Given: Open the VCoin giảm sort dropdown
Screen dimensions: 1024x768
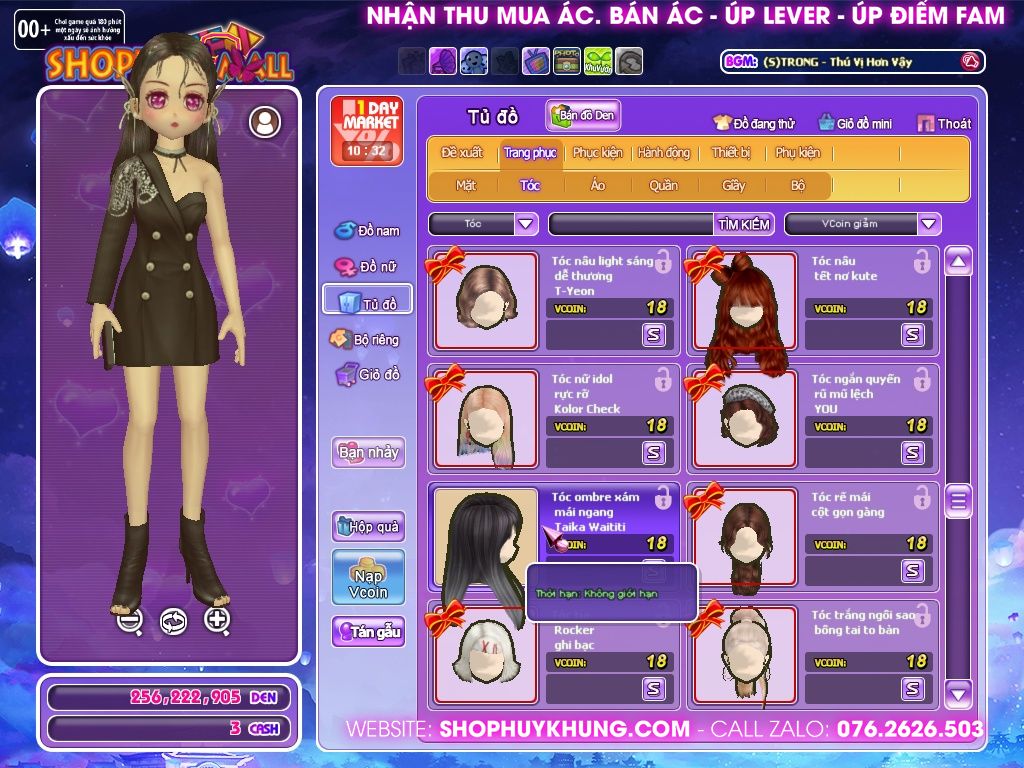Looking at the screenshot, I should click(x=929, y=224).
